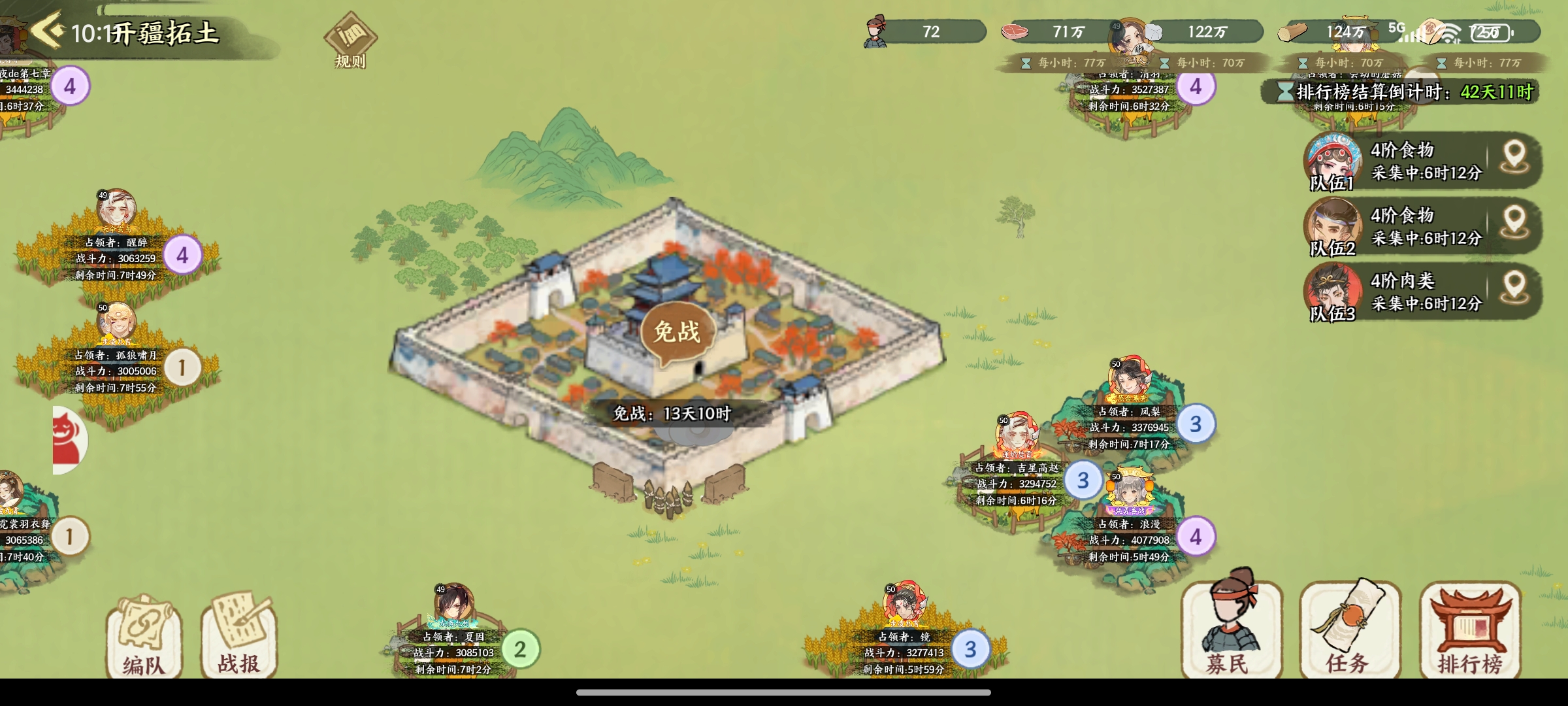The height and width of the screenshot is (706, 1568).
Task: Open the red mascot floating side icon
Action: click(x=69, y=439)
